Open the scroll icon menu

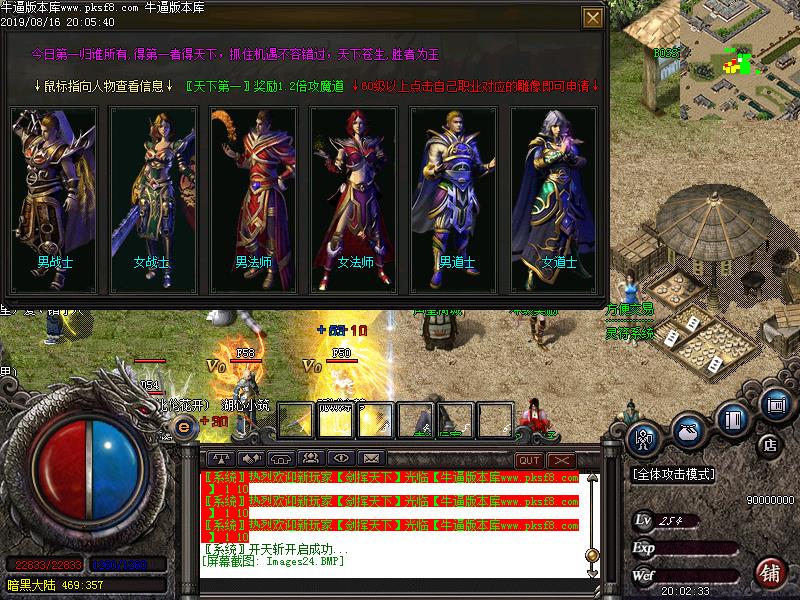(x=775, y=403)
